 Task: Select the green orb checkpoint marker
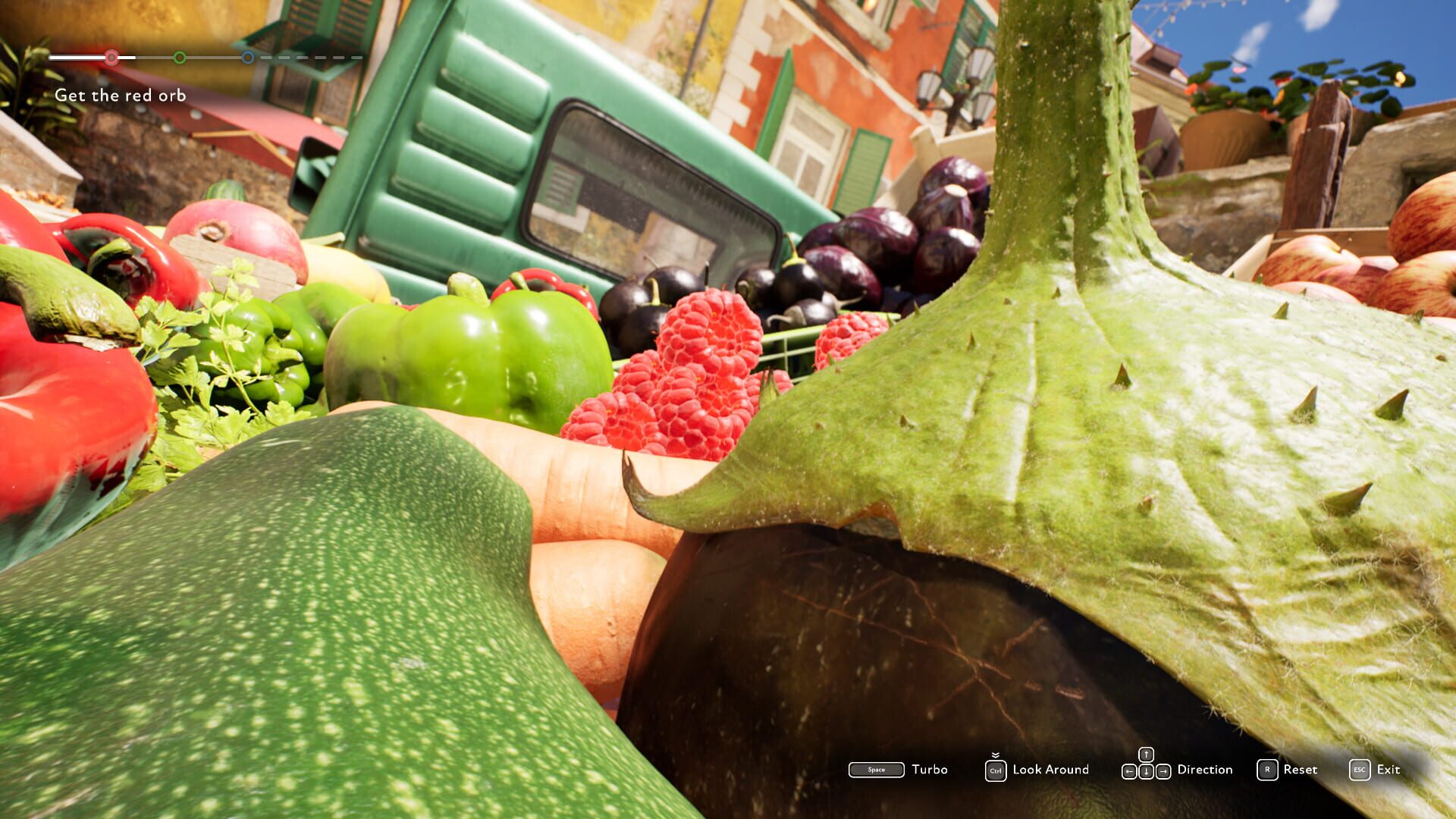(x=180, y=57)
